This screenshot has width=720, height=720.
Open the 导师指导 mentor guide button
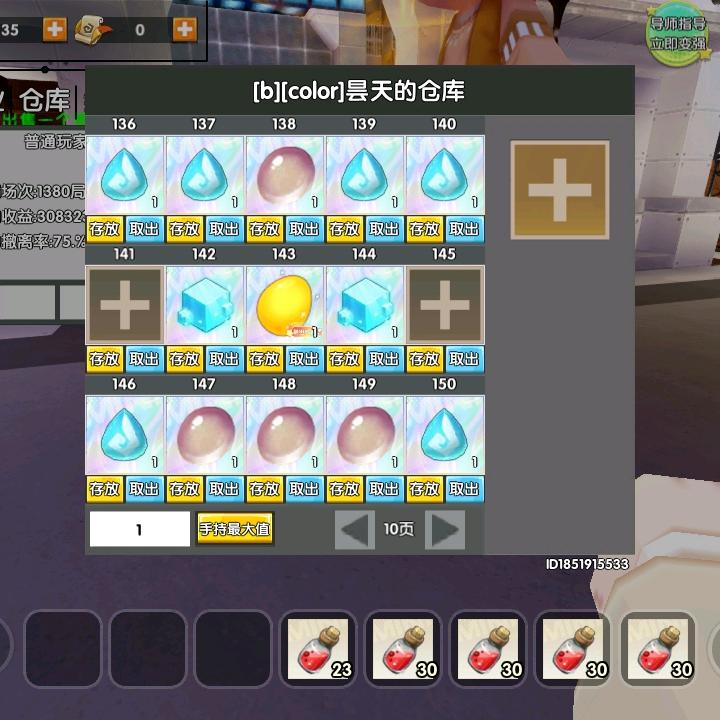pos(678,33)
